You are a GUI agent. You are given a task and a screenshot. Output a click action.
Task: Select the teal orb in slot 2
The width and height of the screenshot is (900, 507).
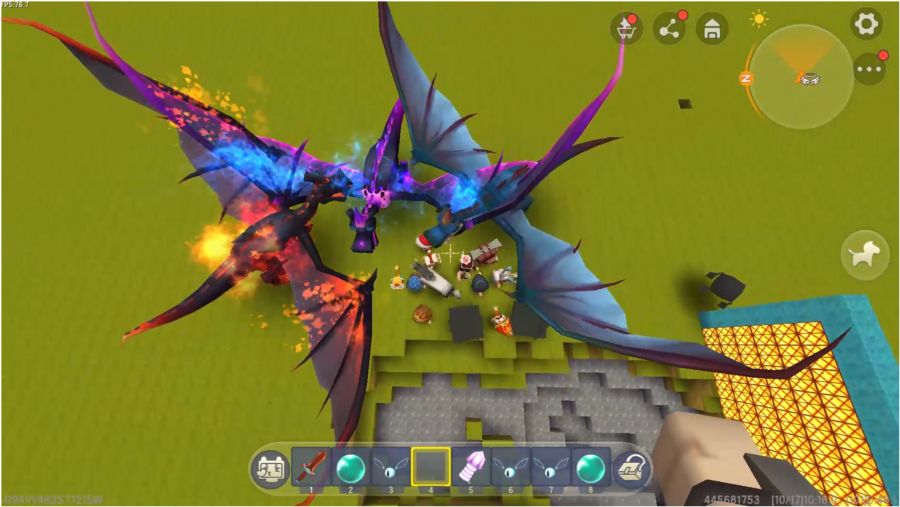pos(350,467)
